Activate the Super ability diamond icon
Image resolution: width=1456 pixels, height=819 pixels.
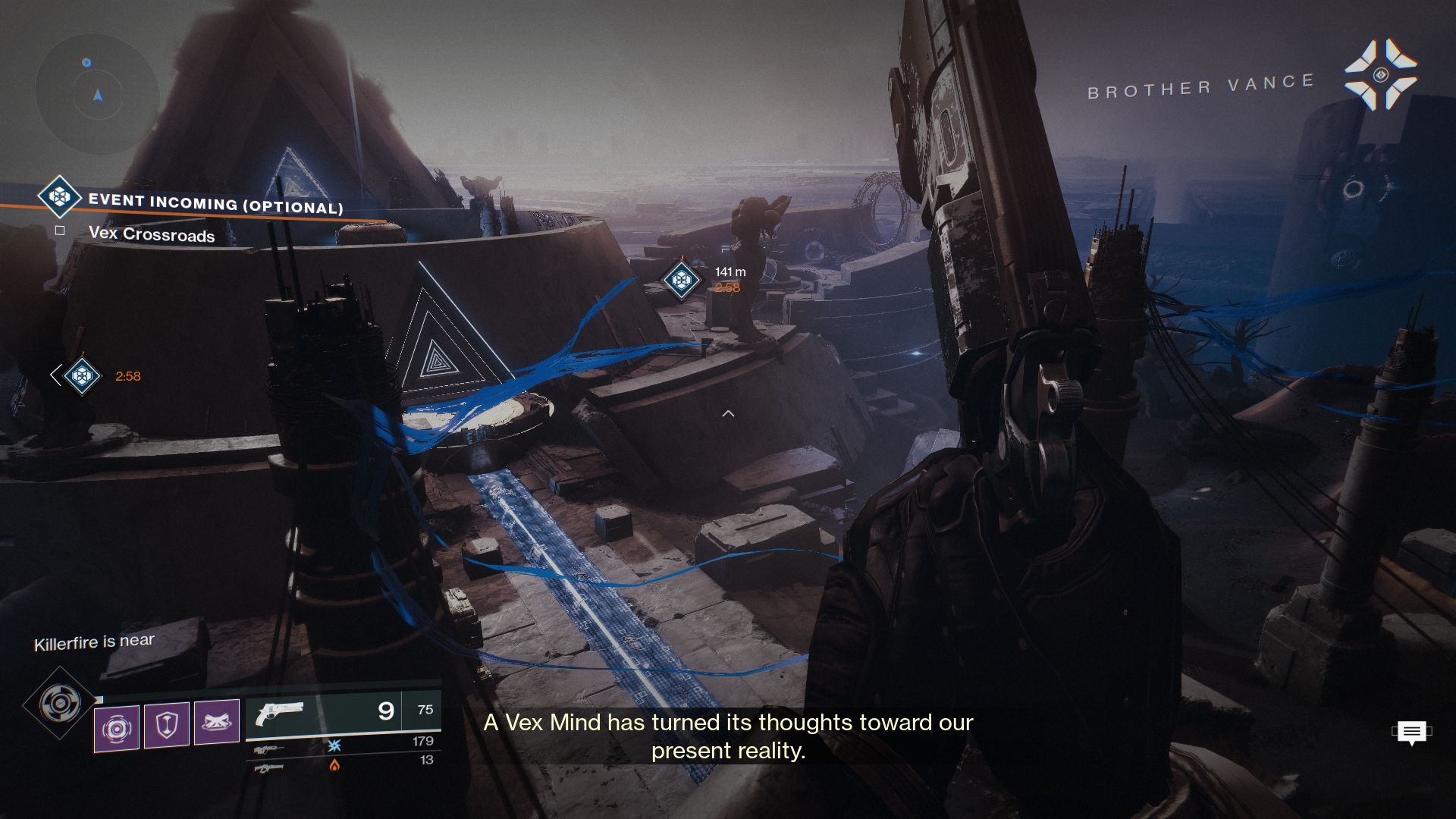click(61, 704)
